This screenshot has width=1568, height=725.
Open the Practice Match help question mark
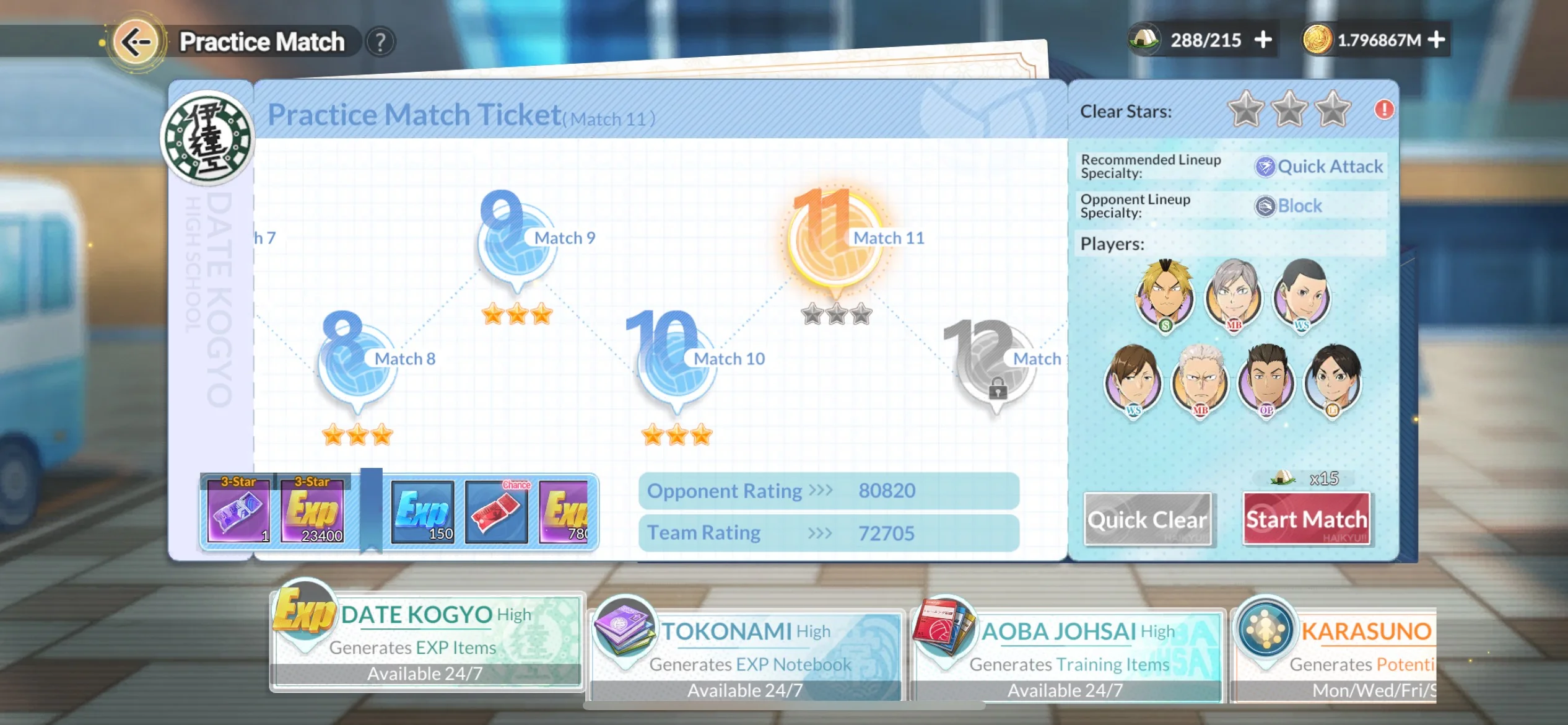380,42
